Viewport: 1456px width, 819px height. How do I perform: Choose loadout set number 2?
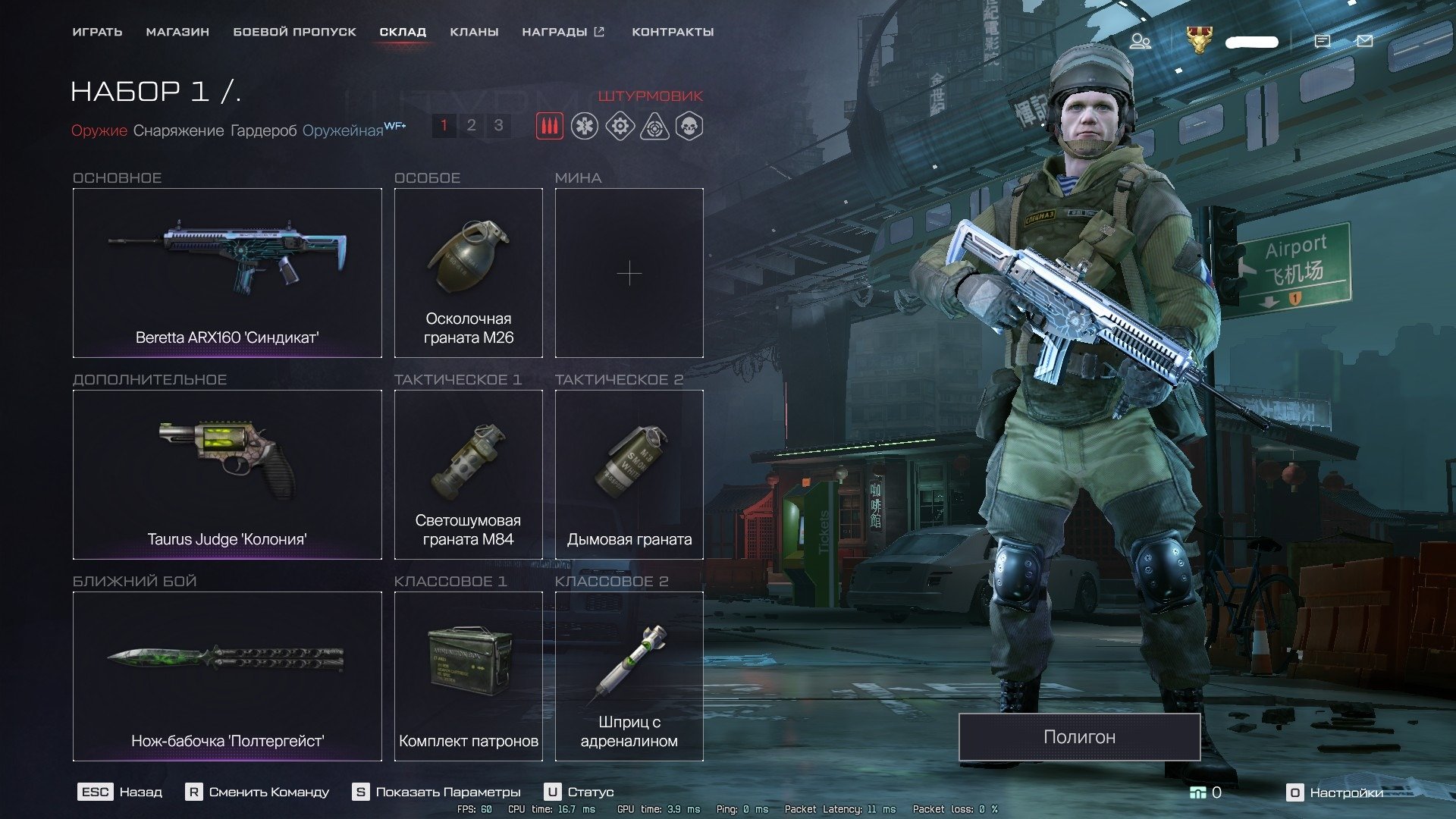pos(471,125)
